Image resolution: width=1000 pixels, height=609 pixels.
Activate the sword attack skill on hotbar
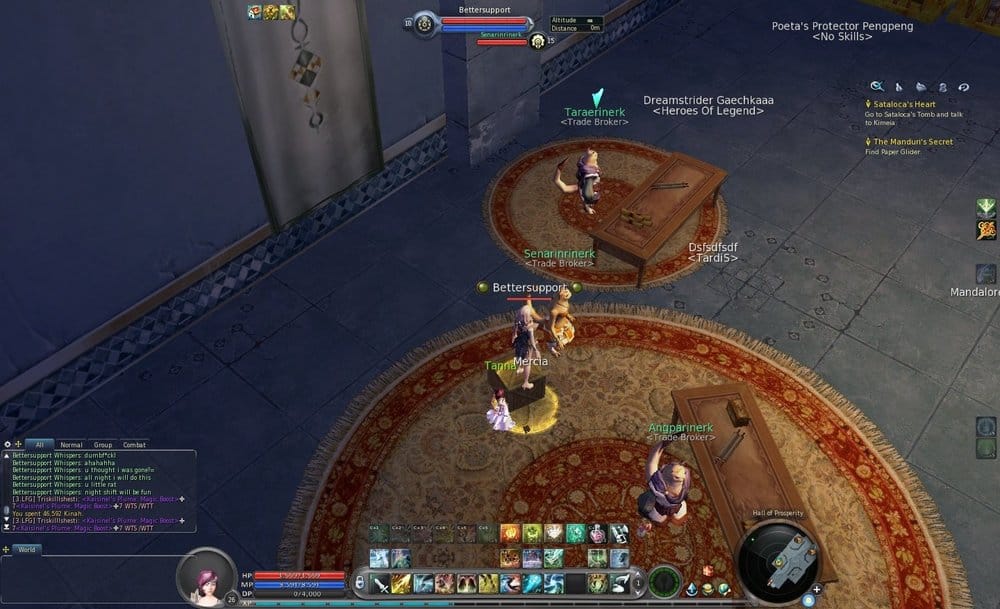coord(381,584)
